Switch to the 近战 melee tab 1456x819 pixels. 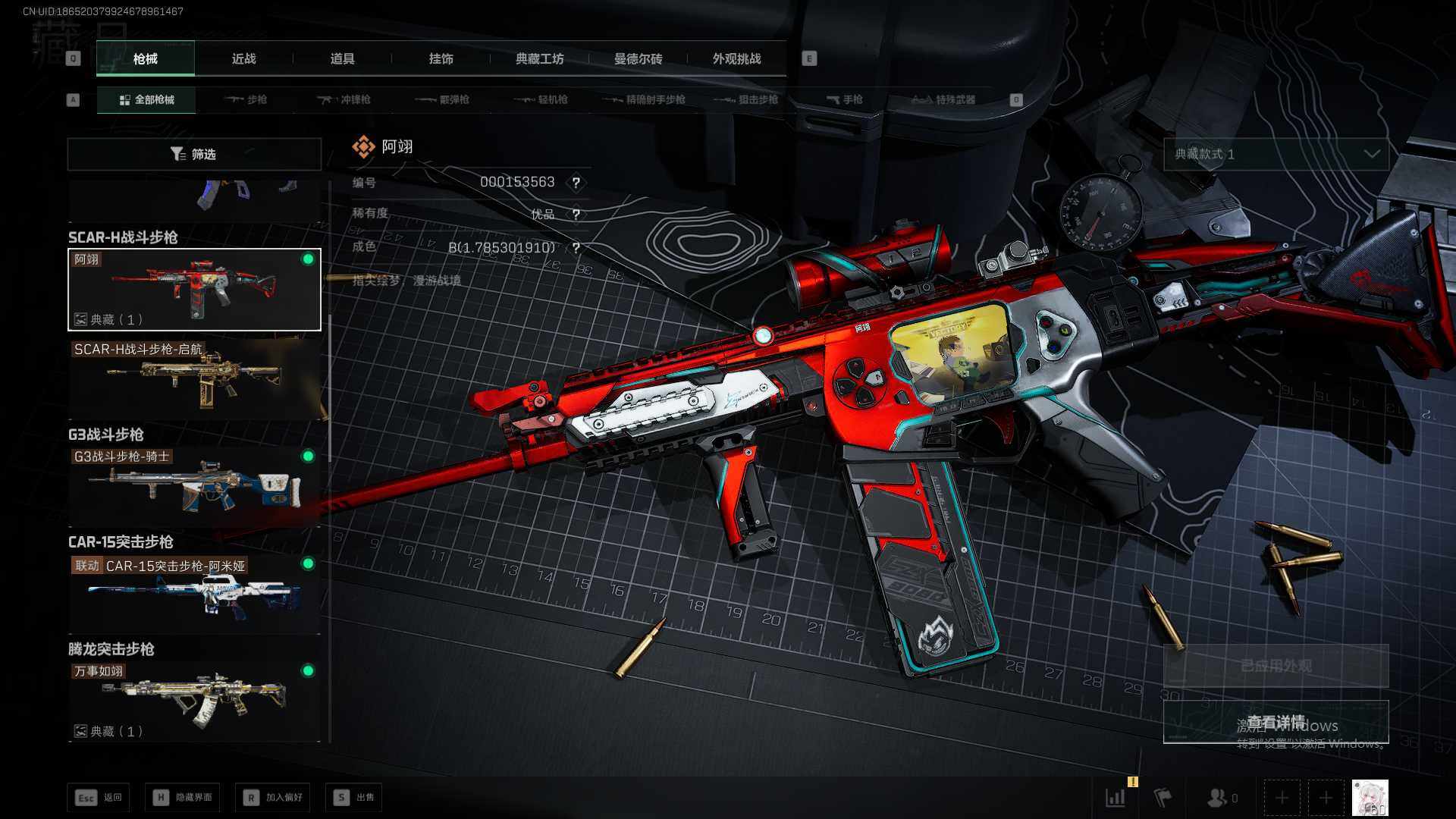pyautogui.click(x=243, y=59)
